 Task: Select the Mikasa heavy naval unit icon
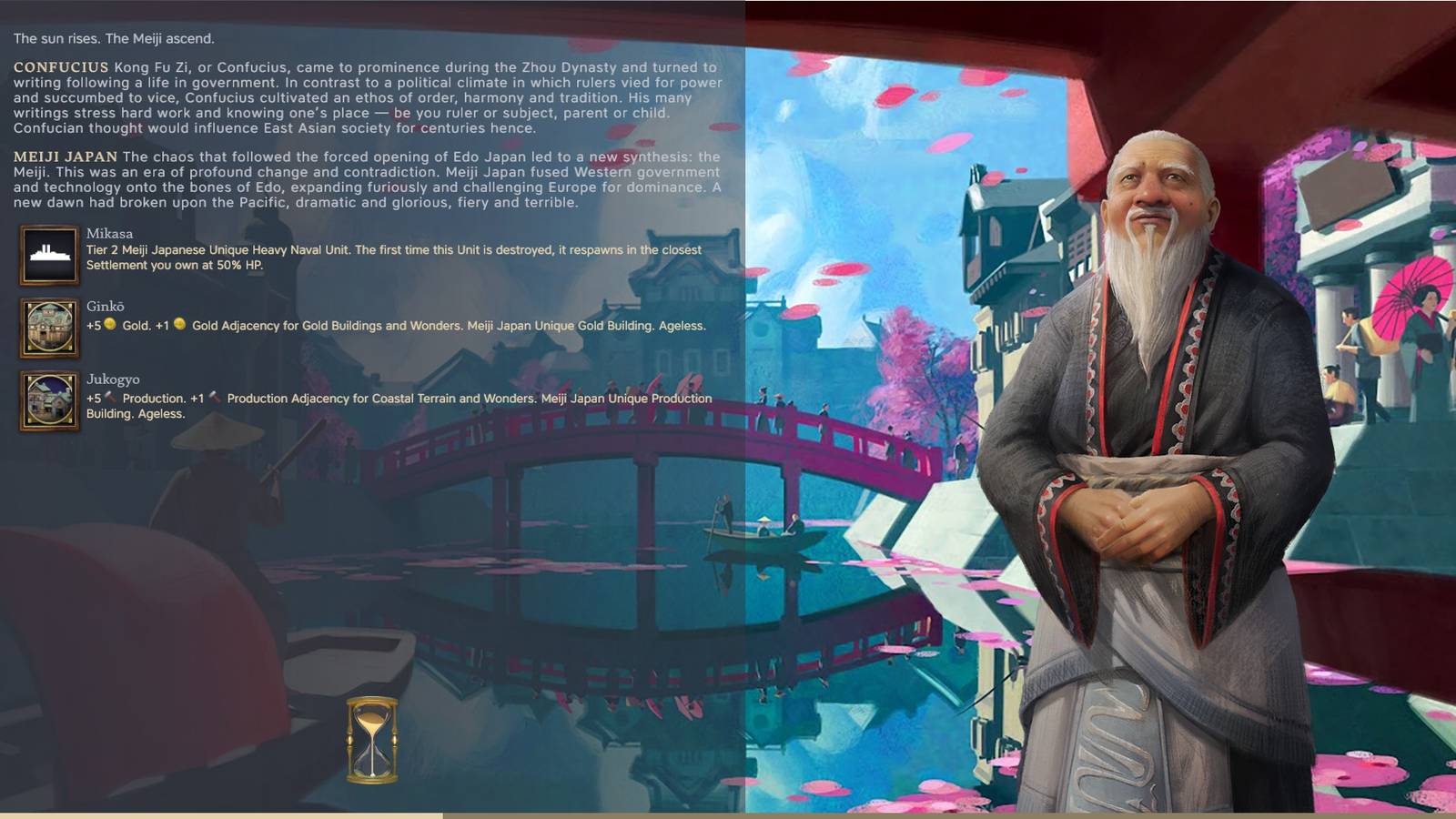click(49, 255)
